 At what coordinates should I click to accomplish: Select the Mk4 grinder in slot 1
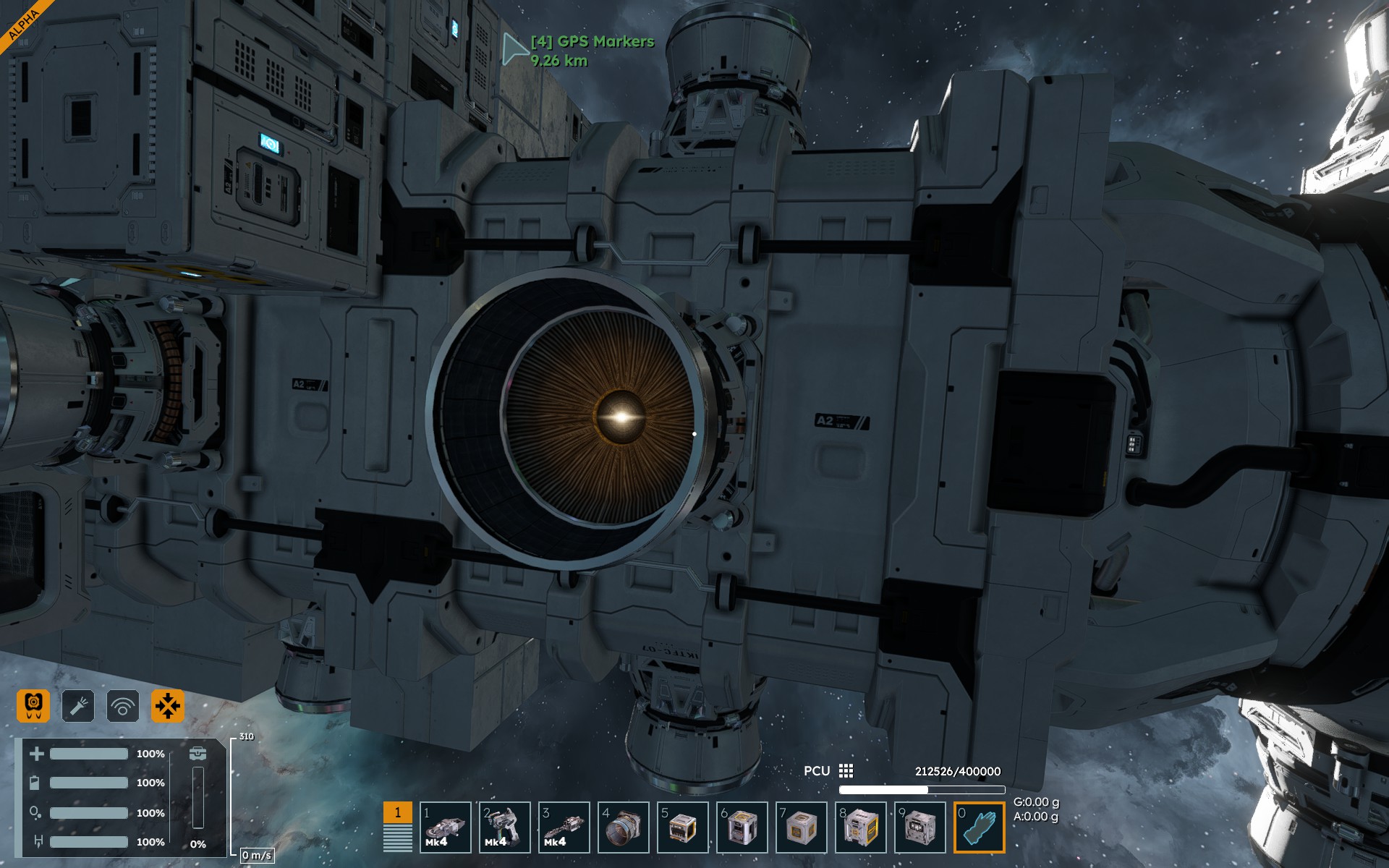(445, 827)
